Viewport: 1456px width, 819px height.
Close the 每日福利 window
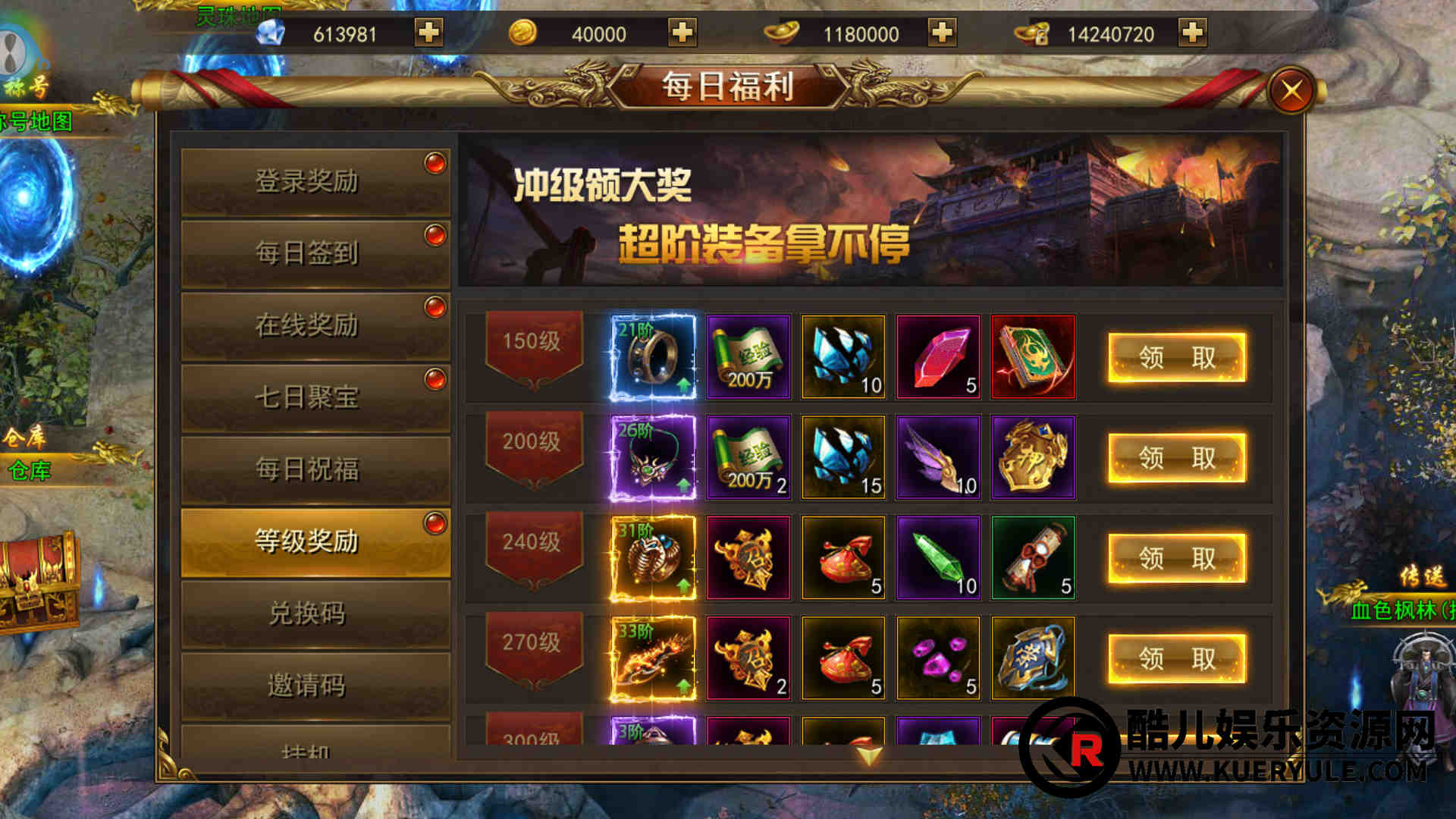point(1291,91)
